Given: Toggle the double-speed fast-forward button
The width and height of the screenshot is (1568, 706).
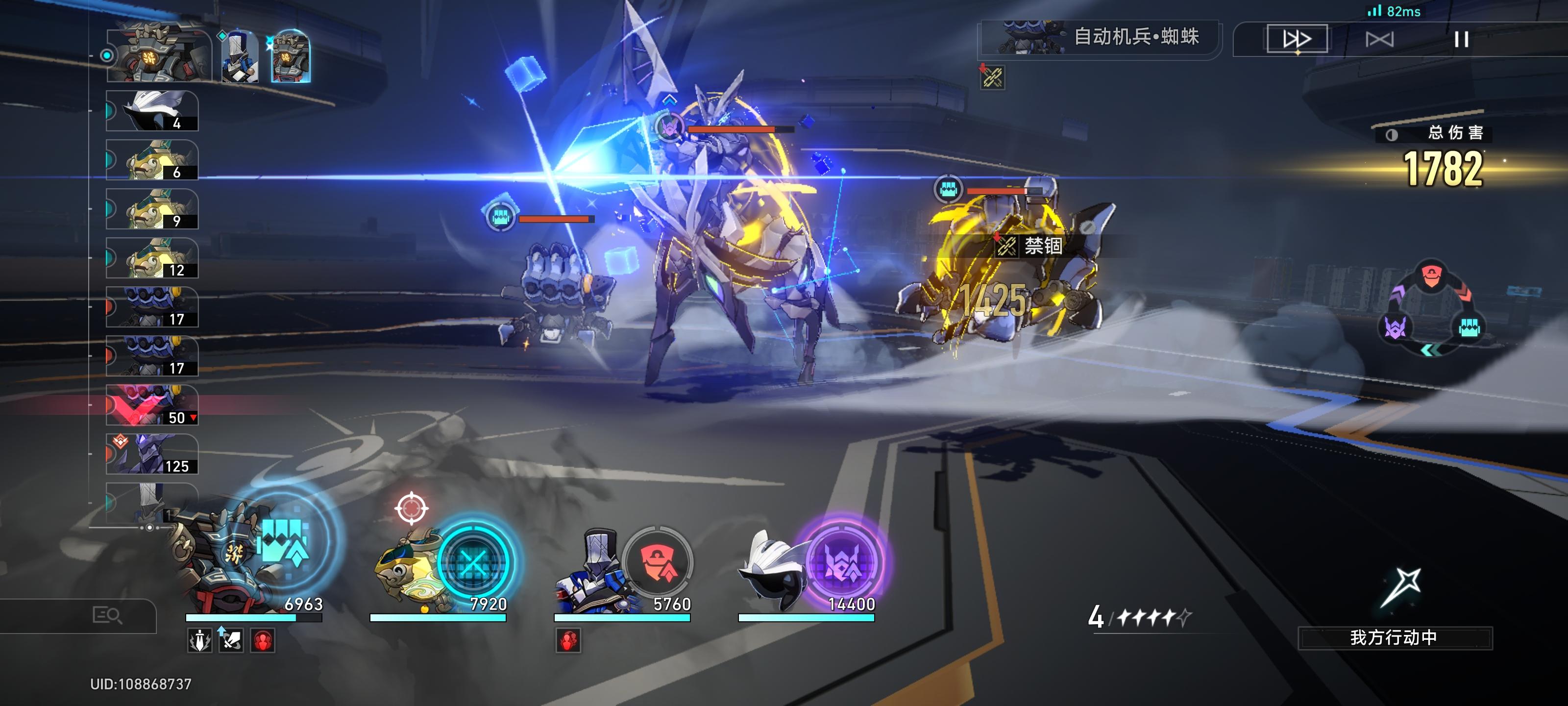Looking at the screenshot, I should pyautogui.click(x=1297, y=40).
